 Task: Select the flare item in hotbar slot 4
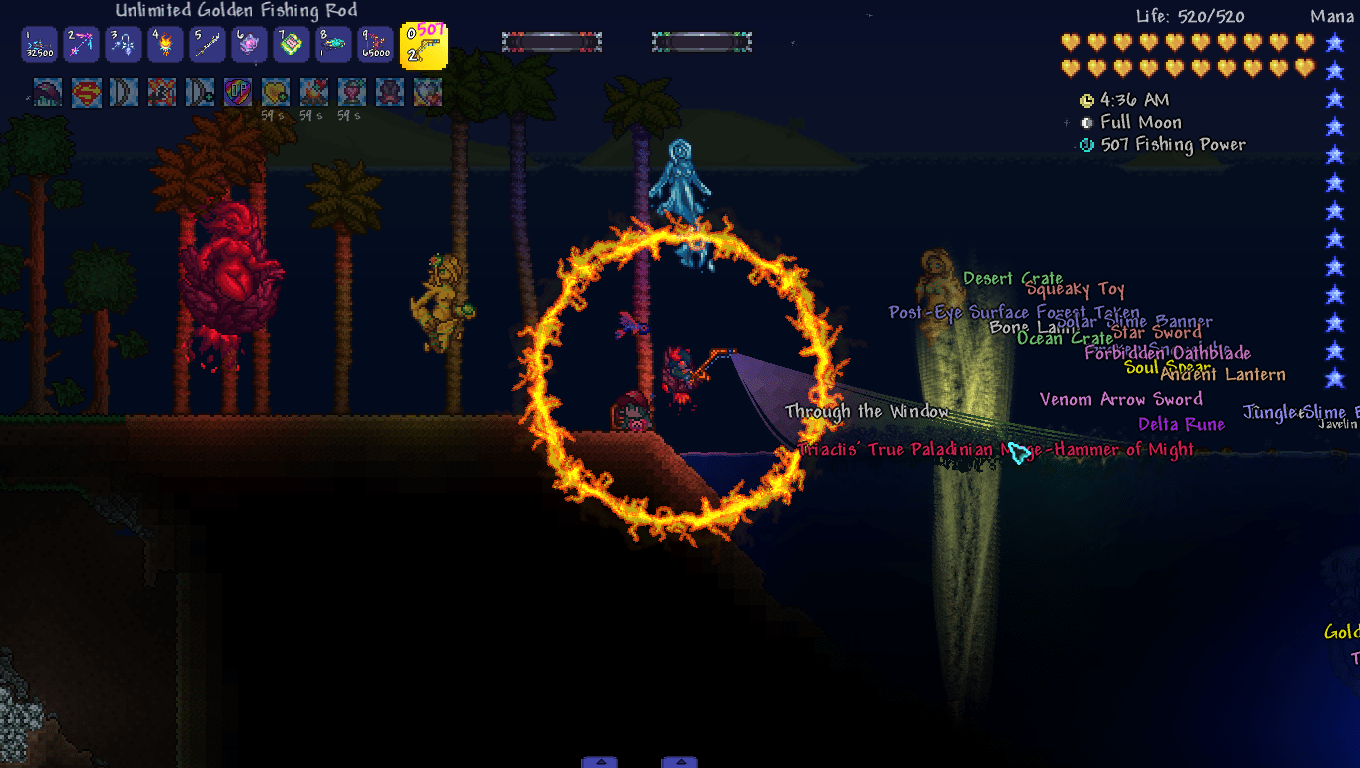click(165, 45)
